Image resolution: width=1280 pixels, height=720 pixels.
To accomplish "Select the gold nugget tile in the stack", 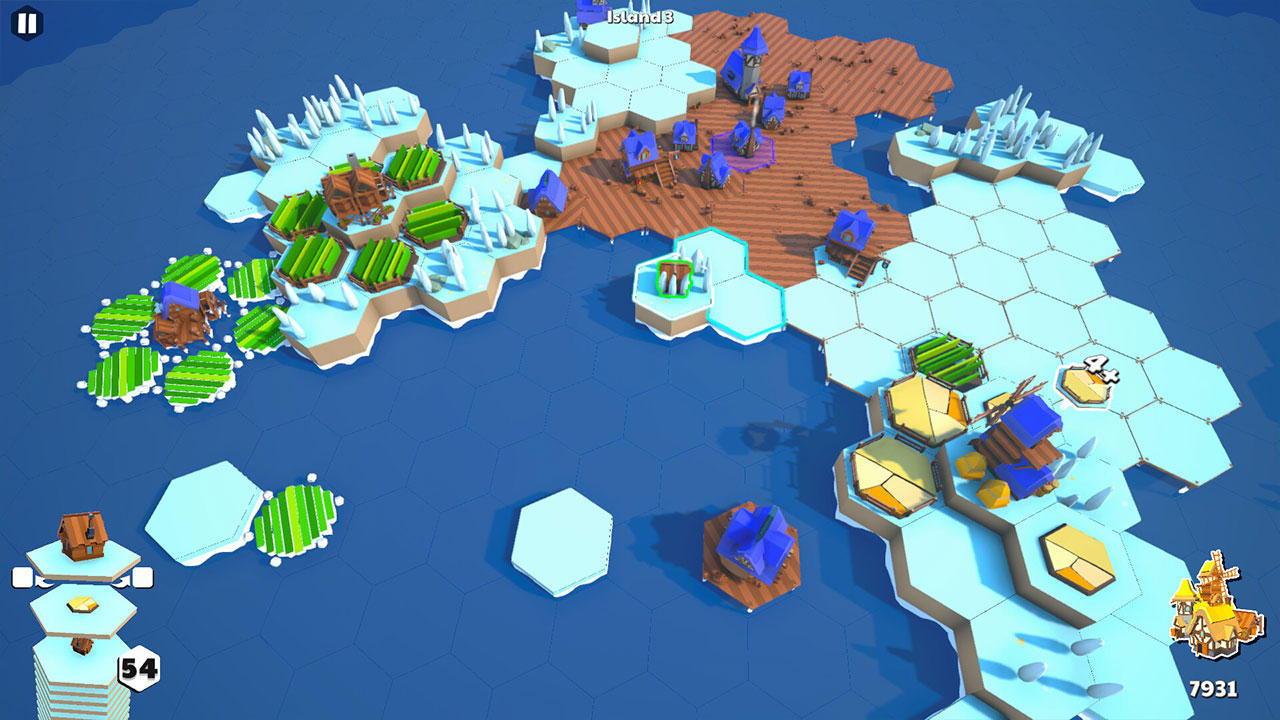I will pos(80,605).
